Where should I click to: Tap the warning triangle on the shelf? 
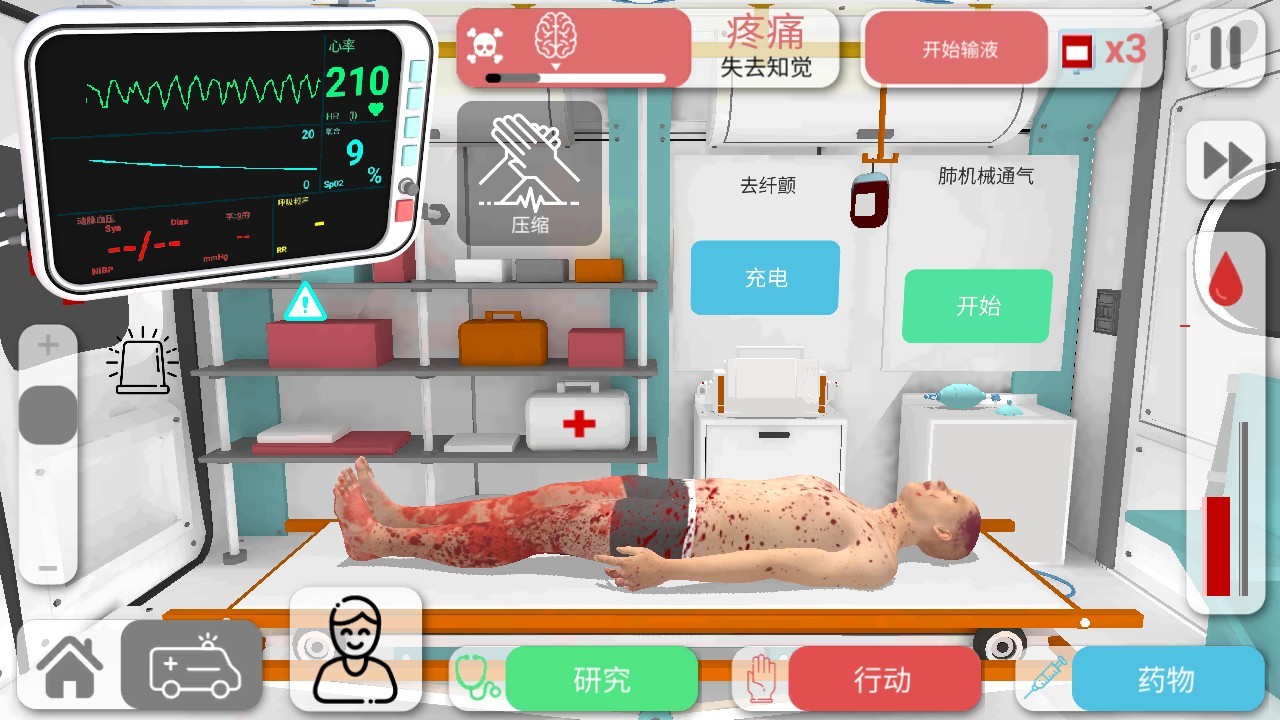(304, 303)
